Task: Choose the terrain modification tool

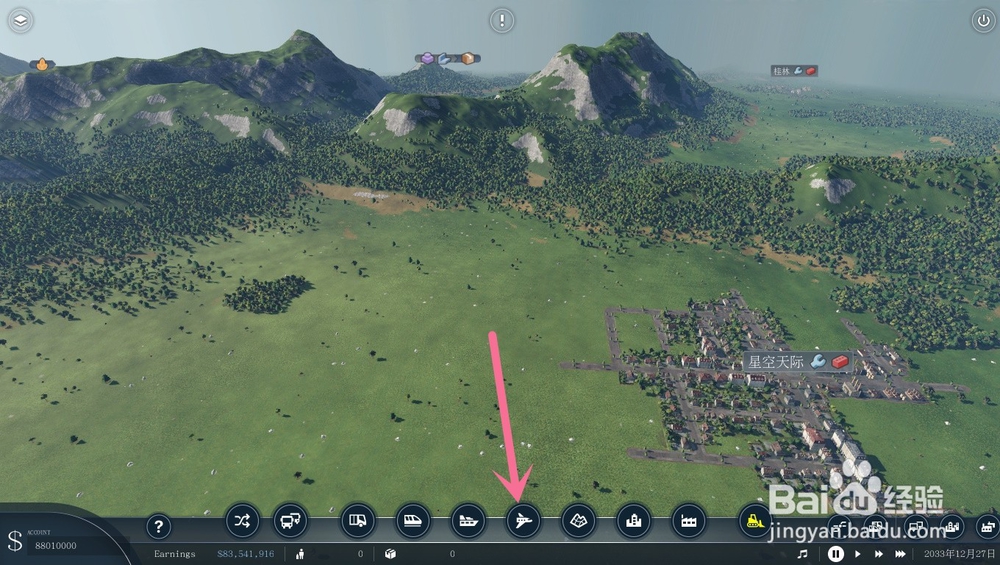Action: (x=578, y=520)
